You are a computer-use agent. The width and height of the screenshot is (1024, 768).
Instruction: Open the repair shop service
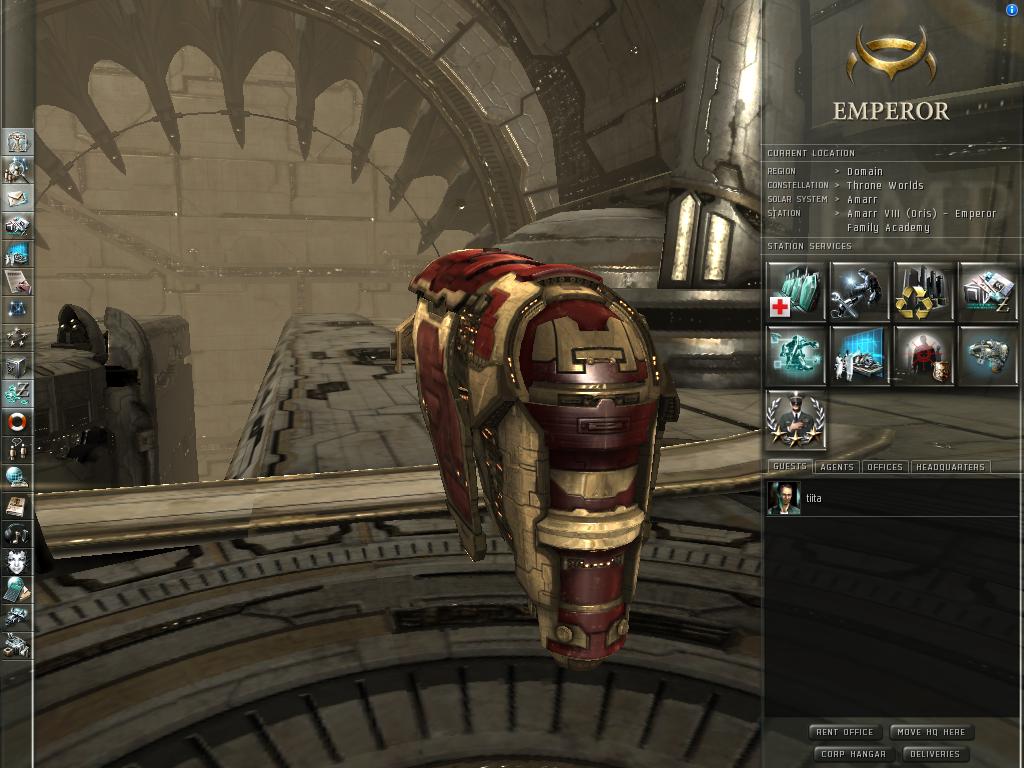860,291
